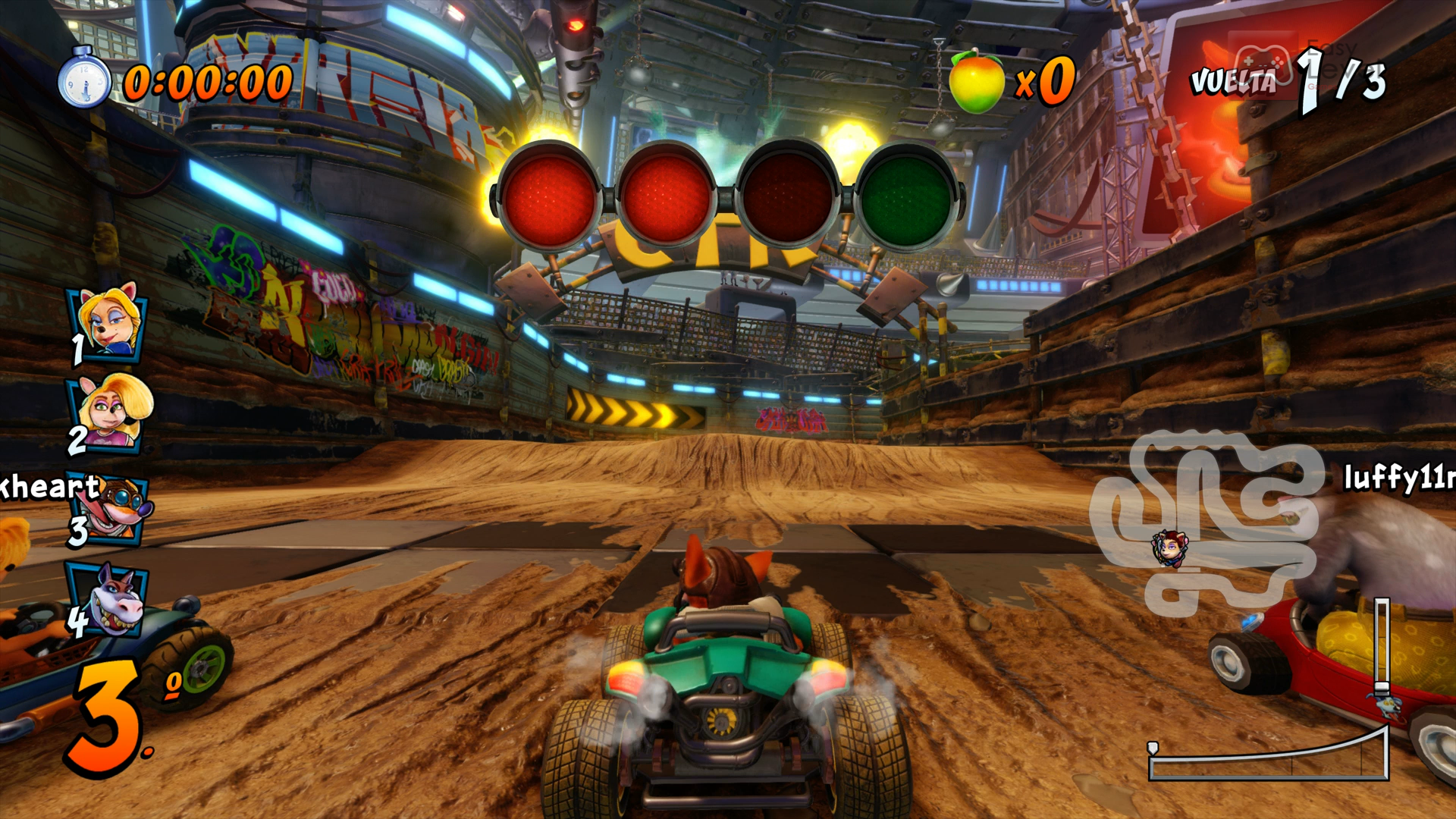Screen dimensions: 1456x819
Task: Select the player marker on the minimap
Action: pyautogui.click(x=1169, y=548)
